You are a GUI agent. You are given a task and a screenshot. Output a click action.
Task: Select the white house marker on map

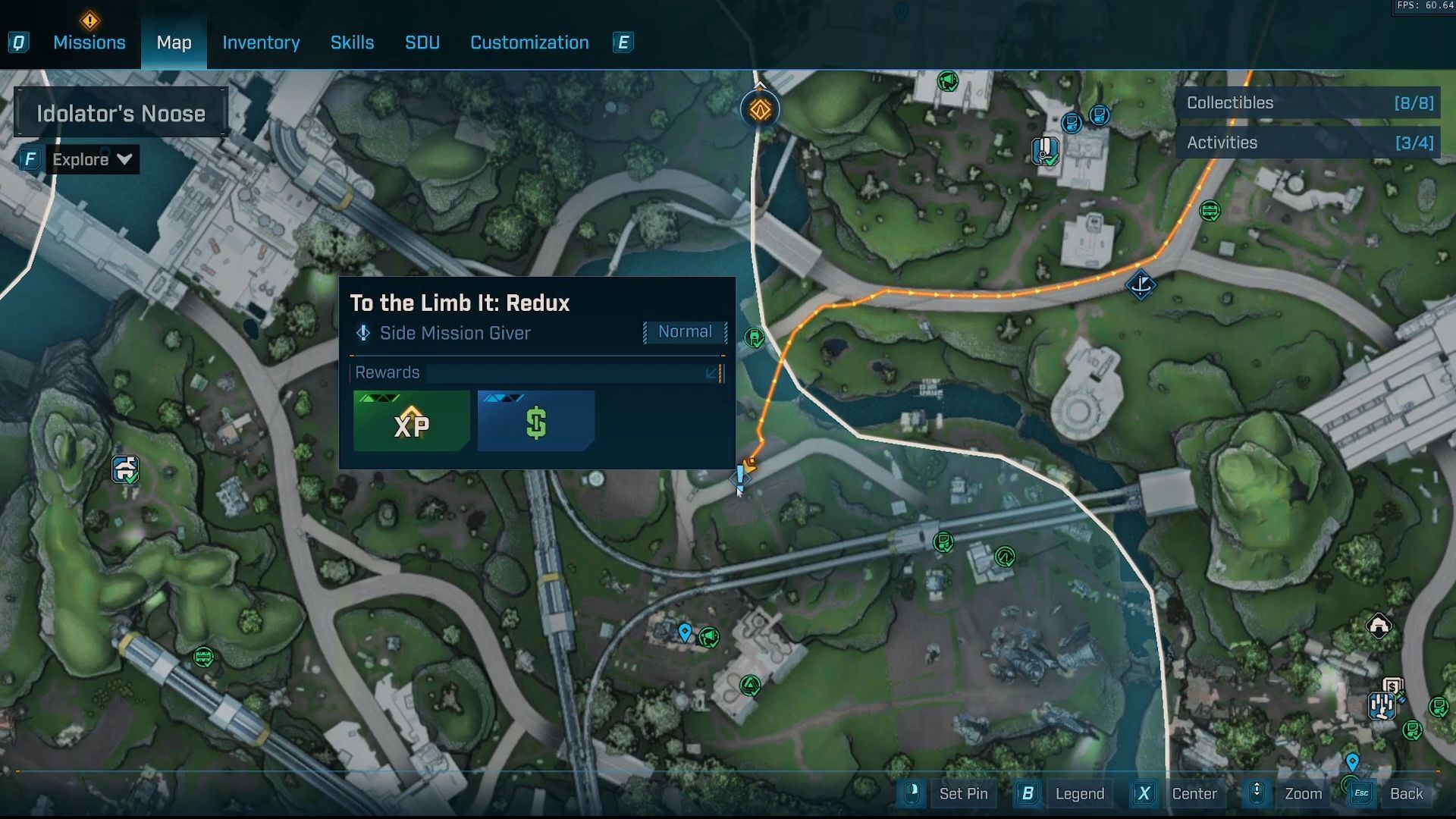(x=1379, y=626)
